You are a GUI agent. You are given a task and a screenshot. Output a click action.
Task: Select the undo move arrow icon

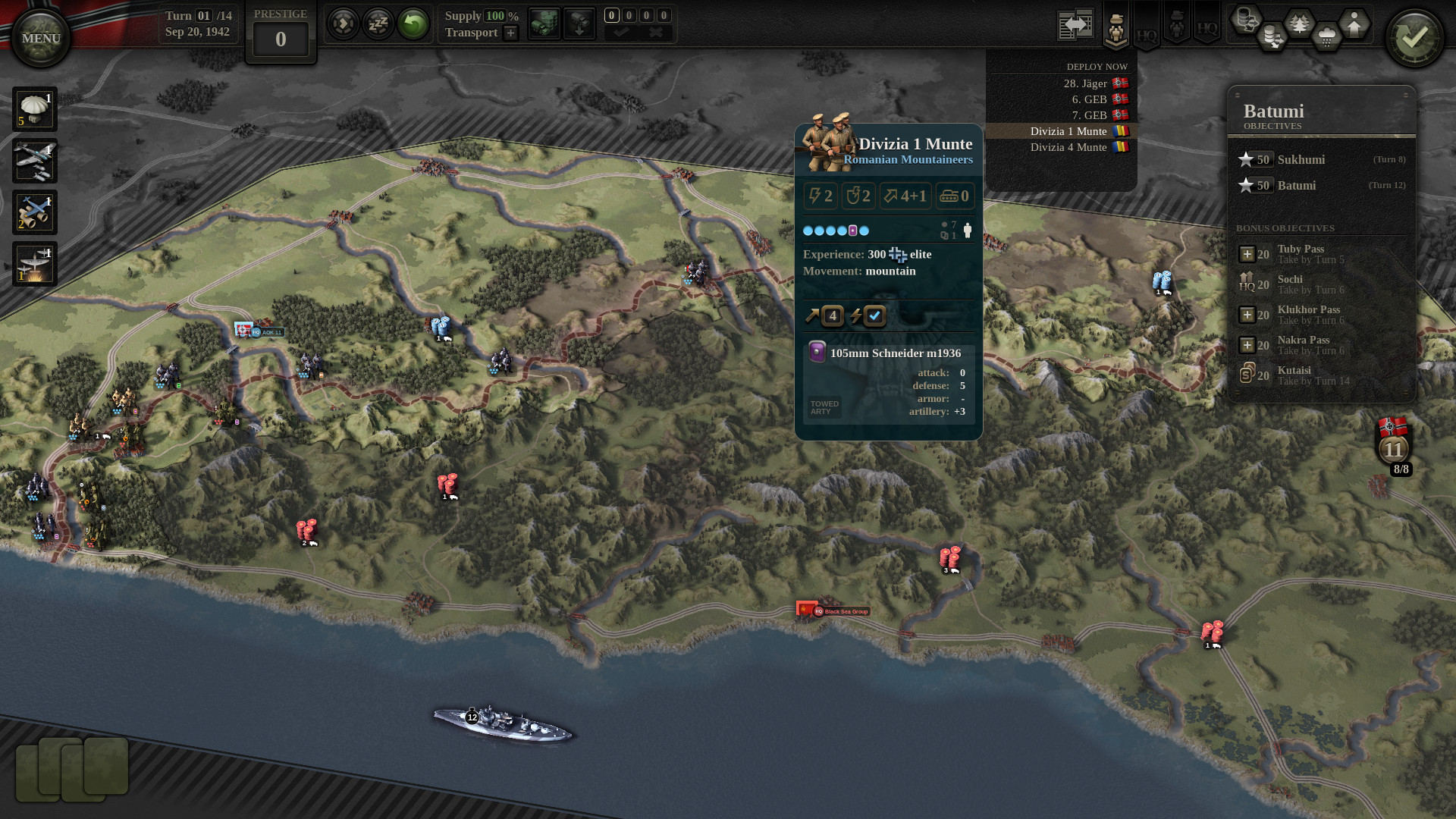[413, 24]
